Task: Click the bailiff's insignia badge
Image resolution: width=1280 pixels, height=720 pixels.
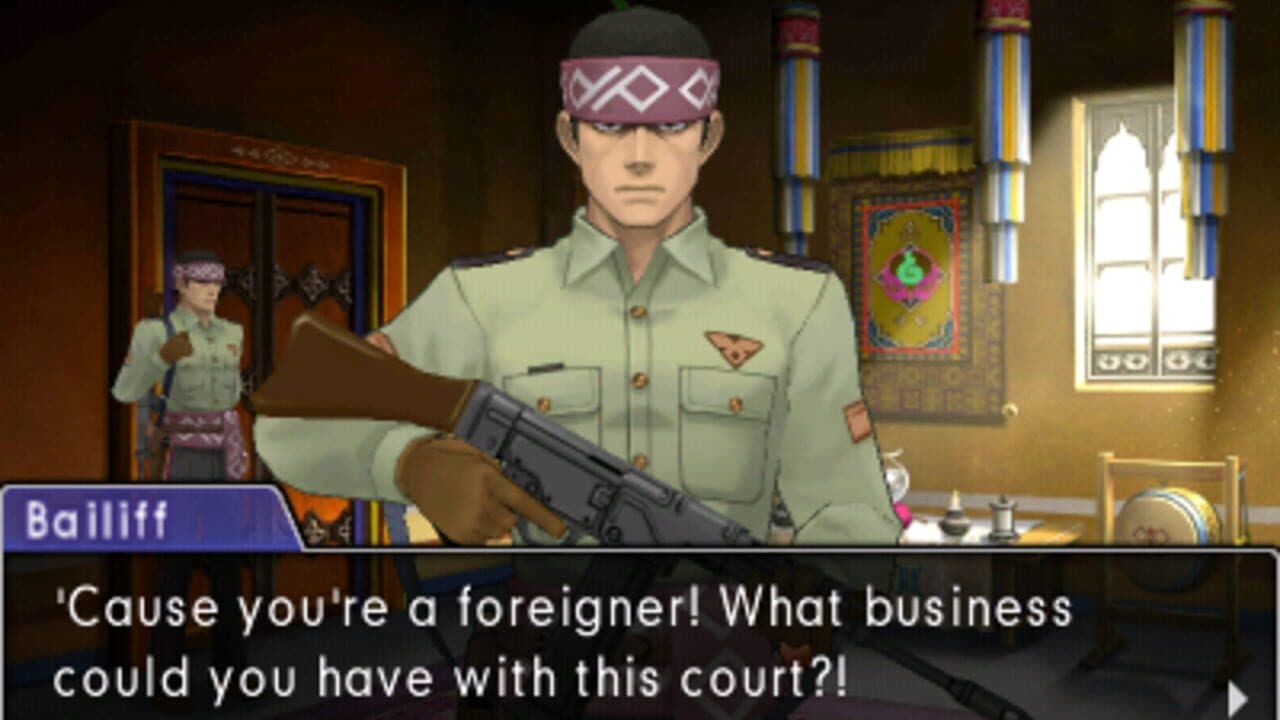Action: (735, 348)
